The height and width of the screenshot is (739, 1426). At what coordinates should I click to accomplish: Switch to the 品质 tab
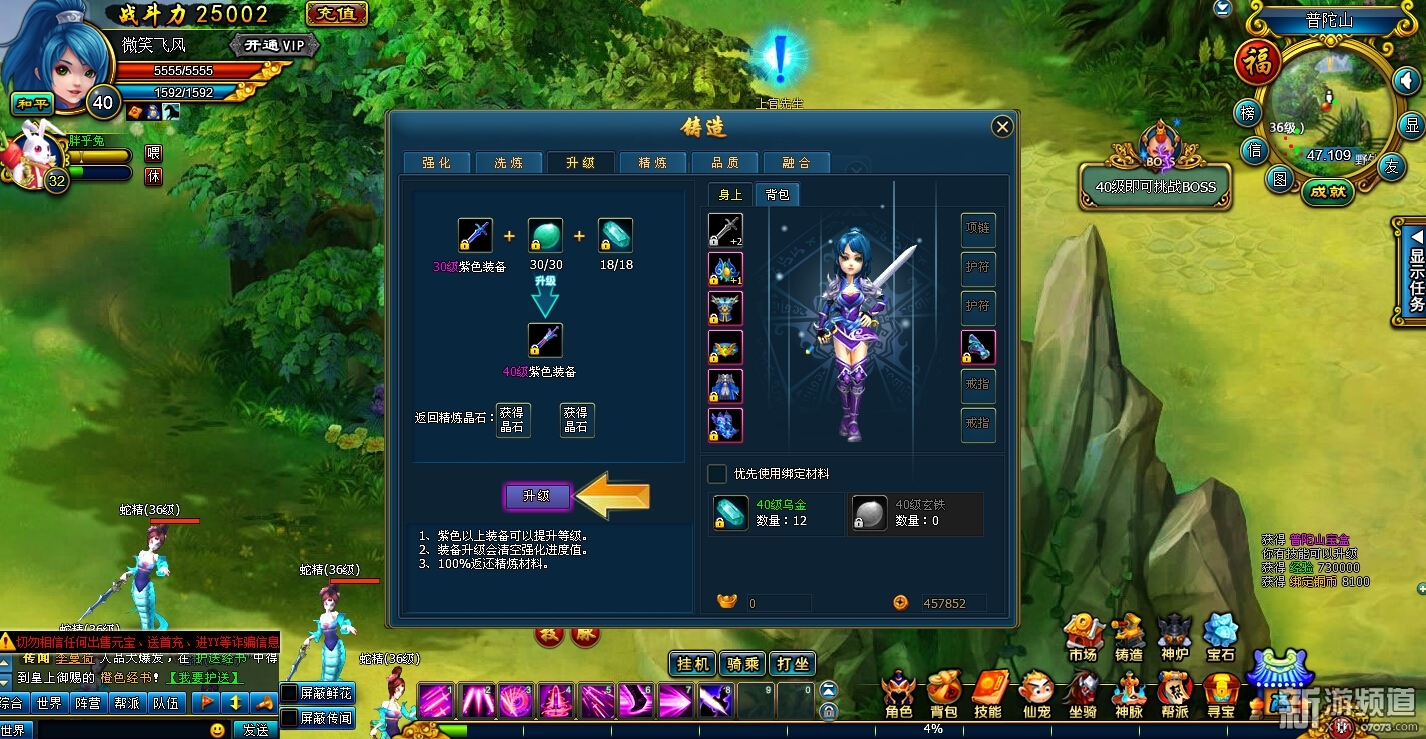[724, 163]
